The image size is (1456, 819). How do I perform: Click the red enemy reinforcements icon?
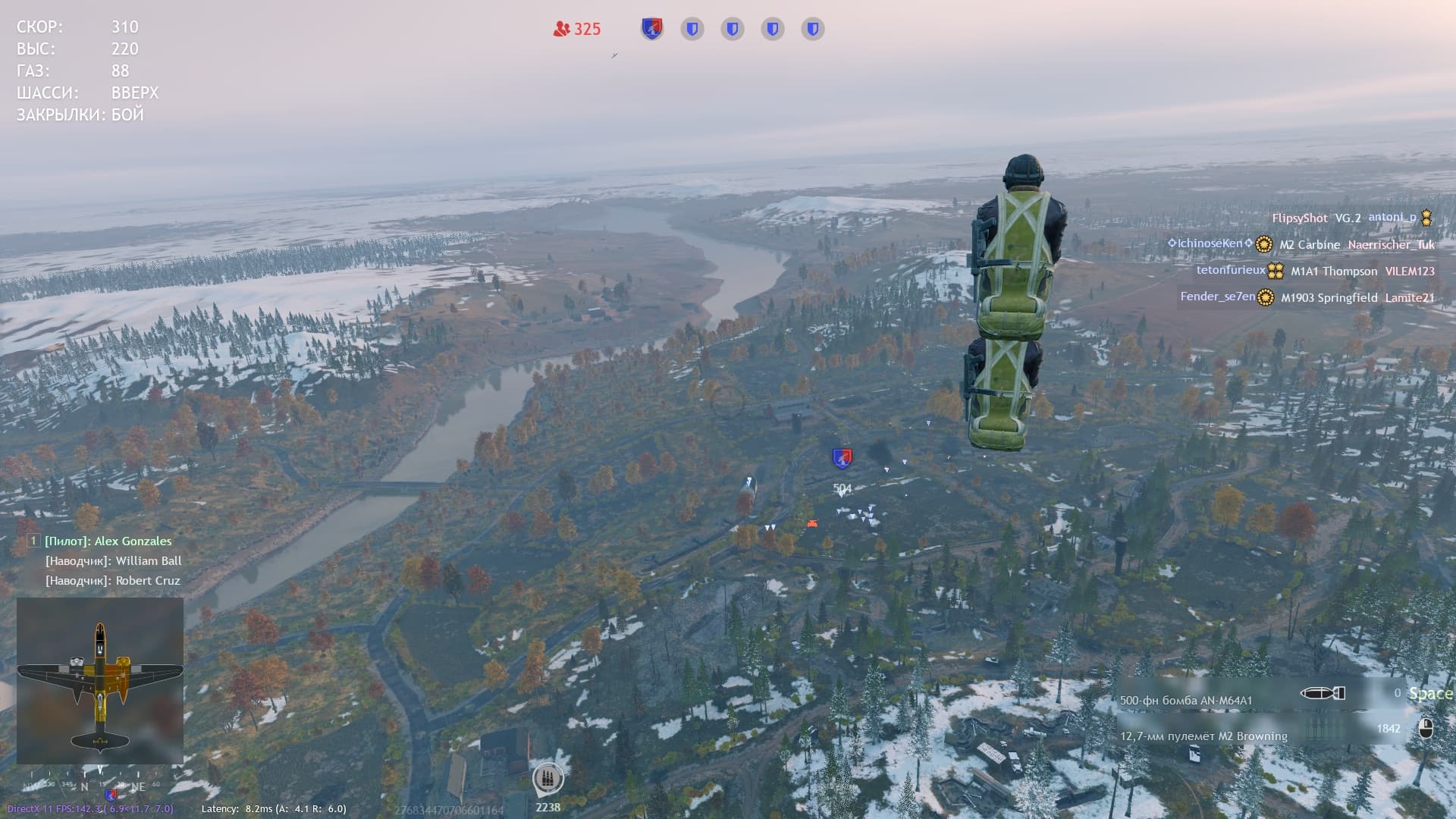(561, 29)
